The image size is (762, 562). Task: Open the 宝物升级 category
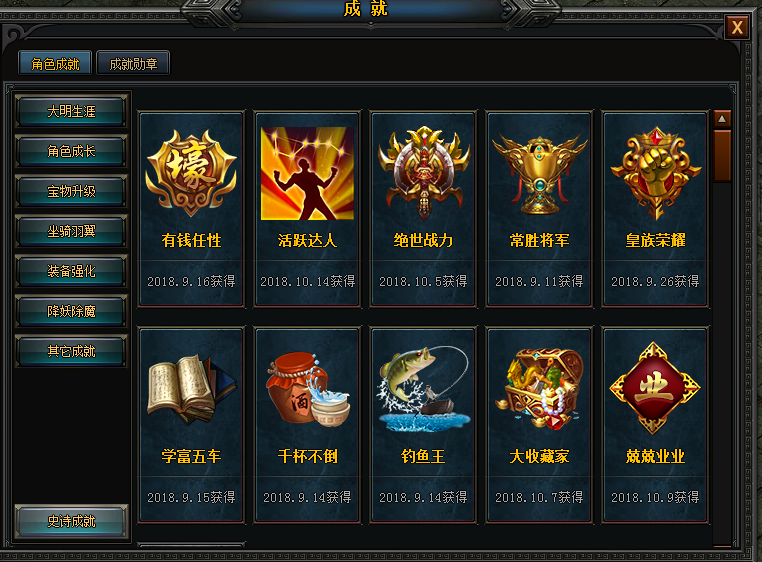(72, 191)
